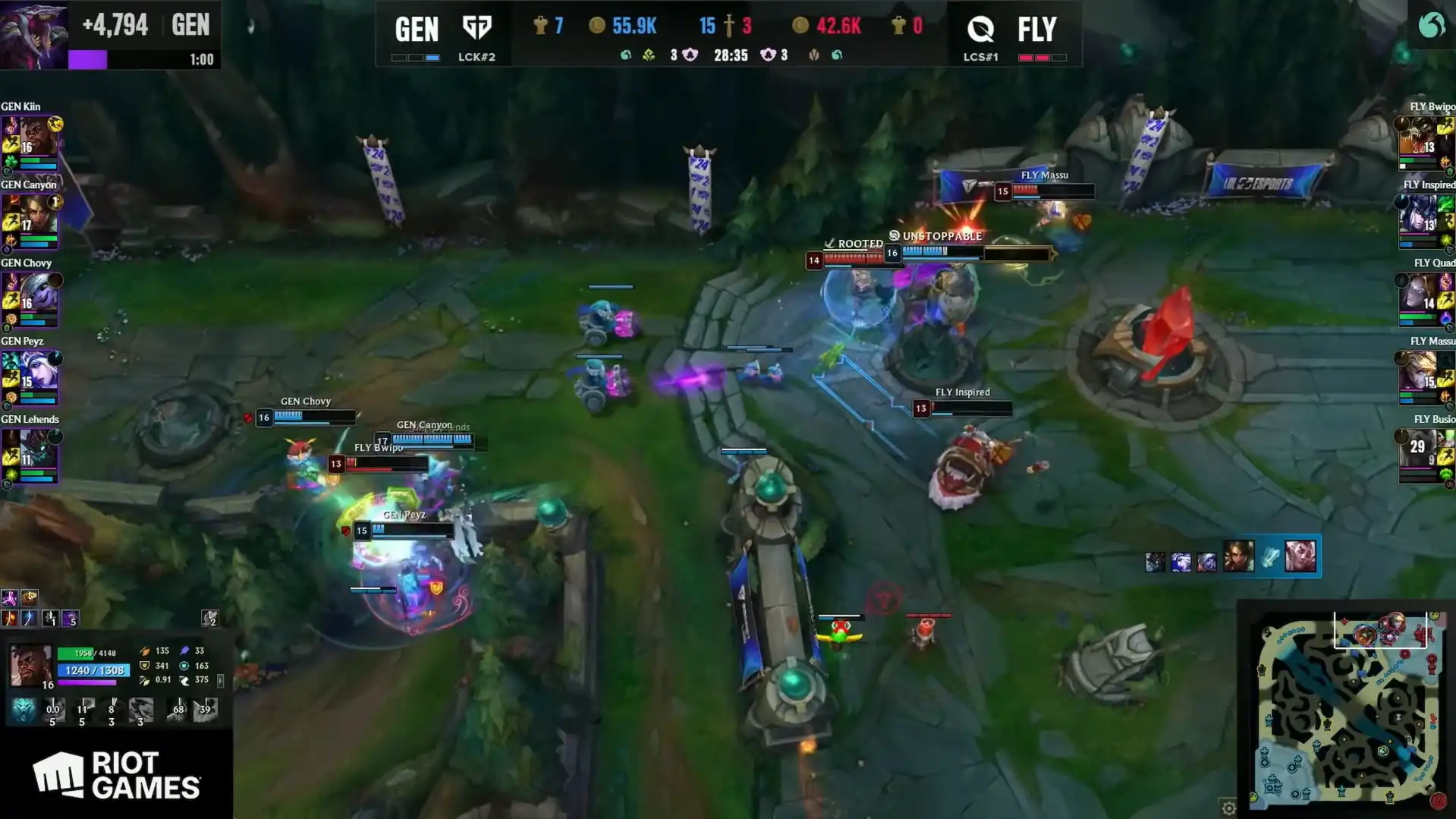Choose FLY Inspired's champion portrait
Screen dimensions: 1456x819
(x=1419, y=216)
